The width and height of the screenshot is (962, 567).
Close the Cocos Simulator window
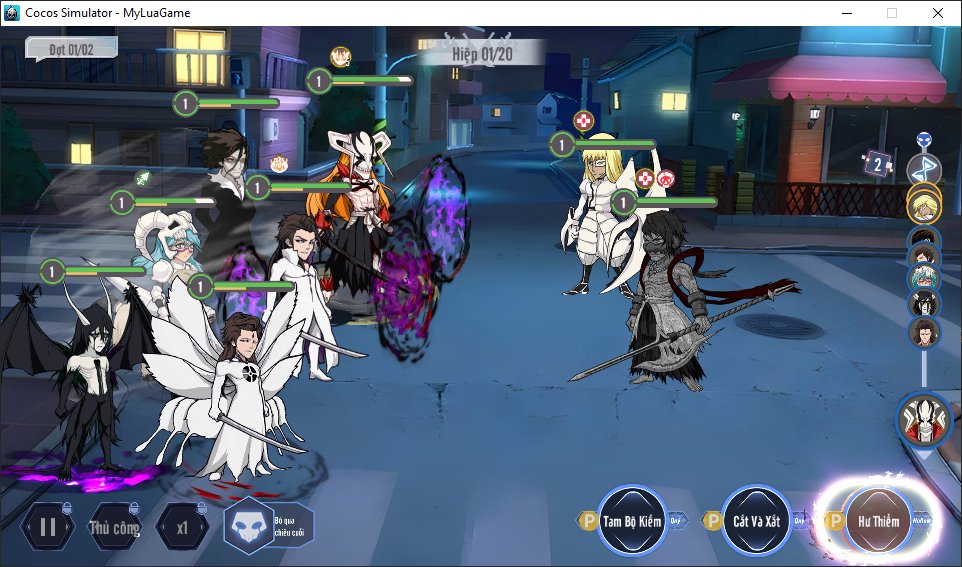click(937, 13)
